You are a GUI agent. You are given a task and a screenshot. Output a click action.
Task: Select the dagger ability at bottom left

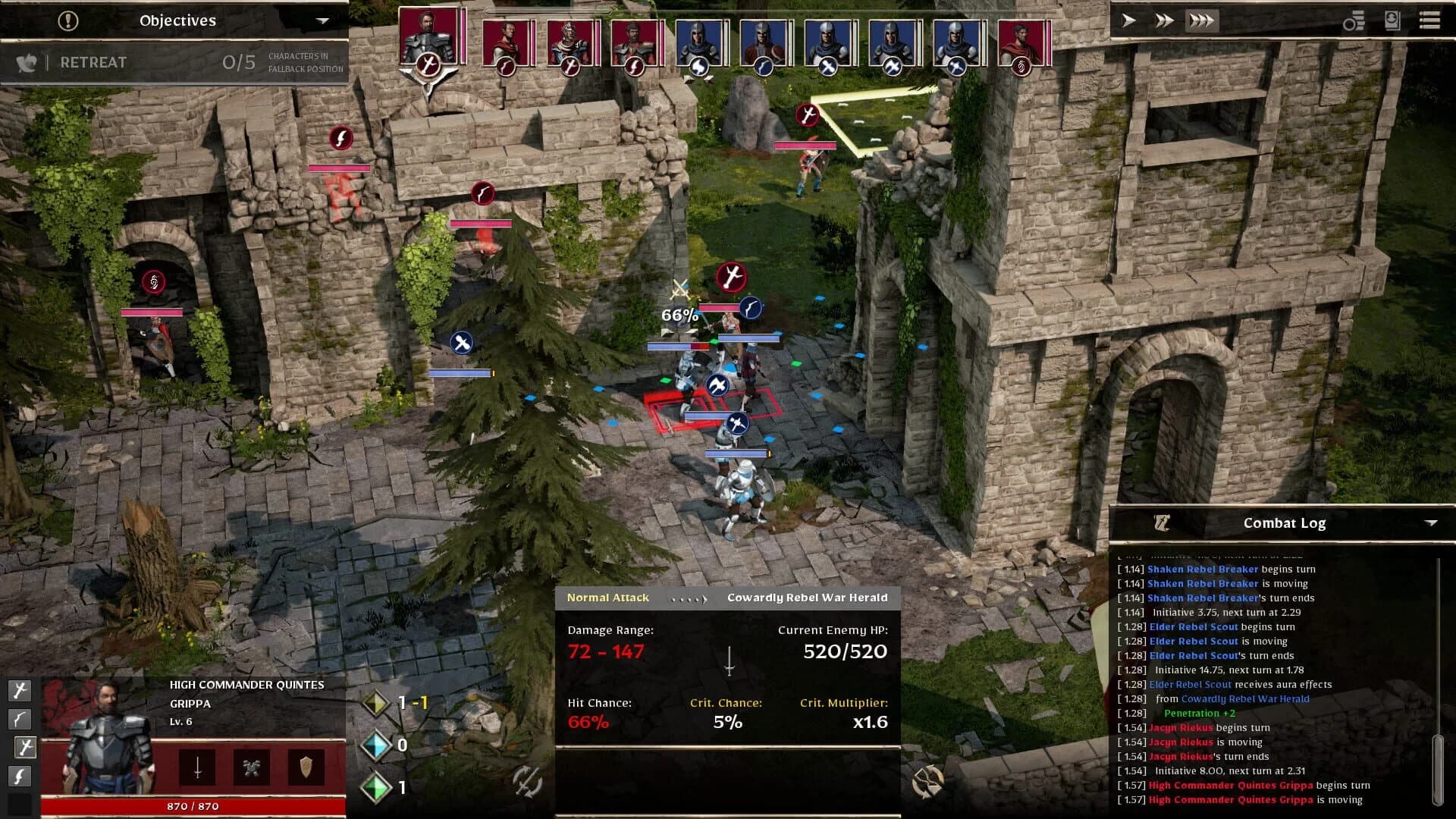pos(20,776)
